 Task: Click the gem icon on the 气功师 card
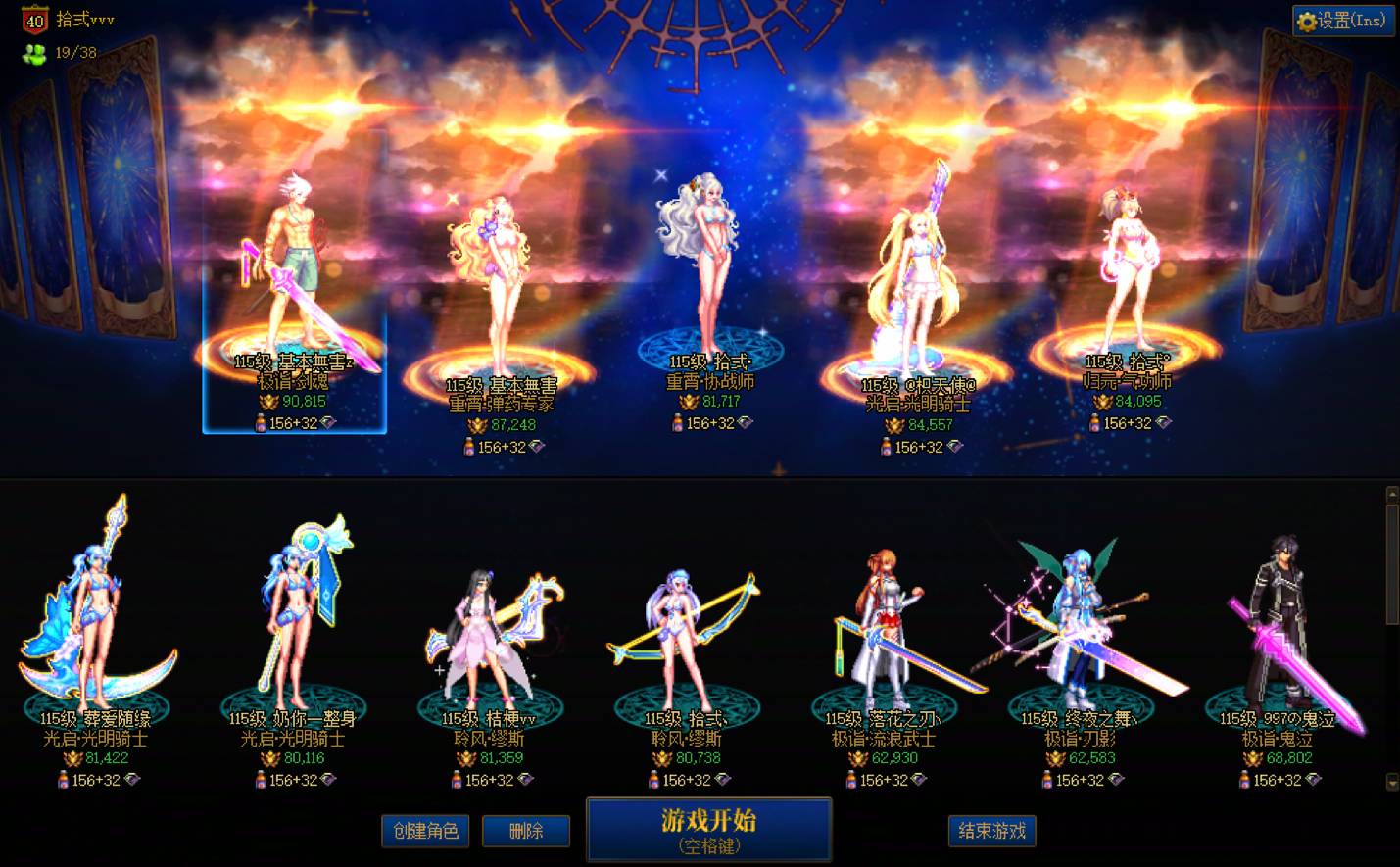[x=1164, y=423]
